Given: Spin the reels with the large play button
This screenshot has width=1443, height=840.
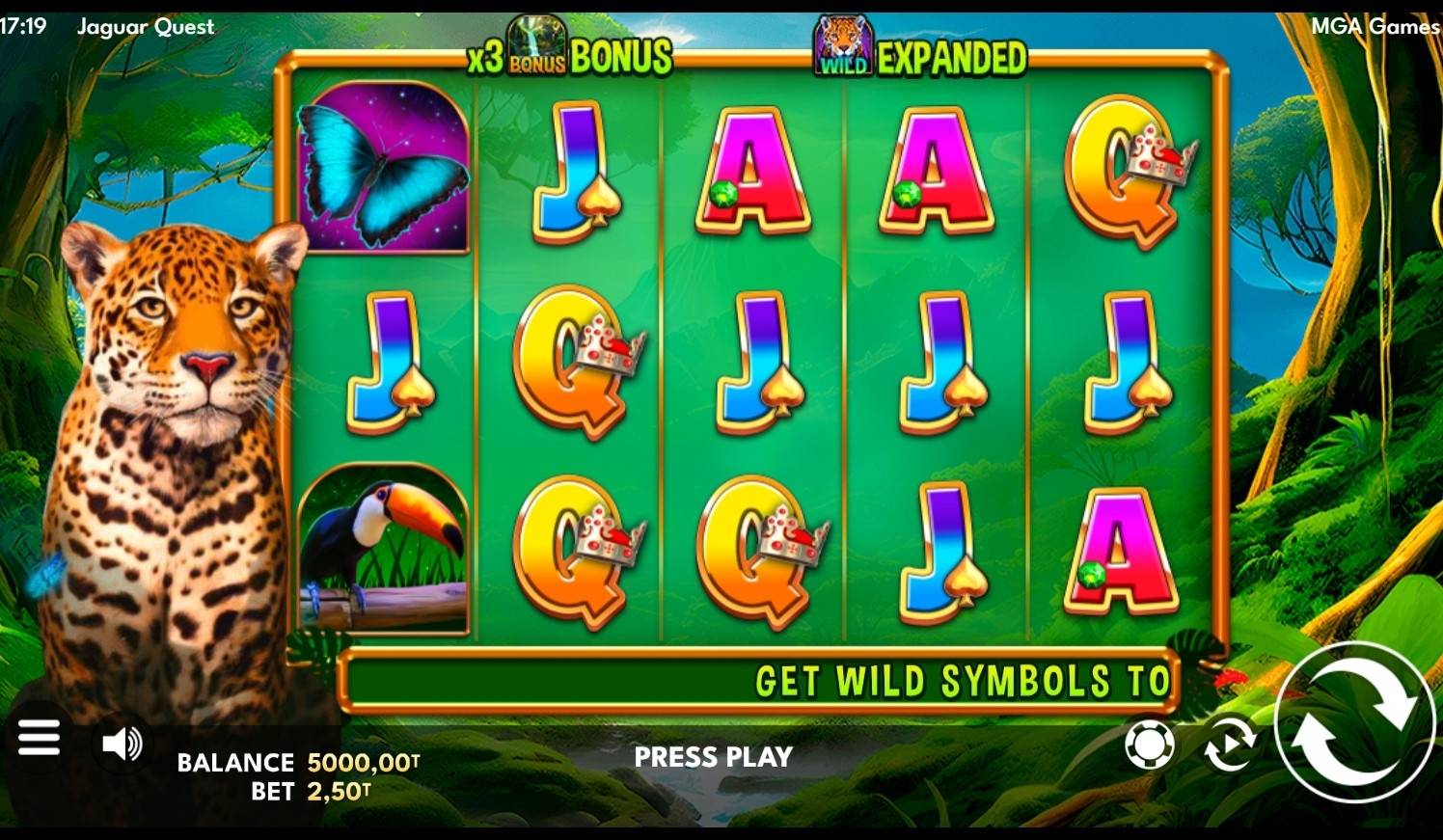Looking at the screenshot, I should 1353,722.
